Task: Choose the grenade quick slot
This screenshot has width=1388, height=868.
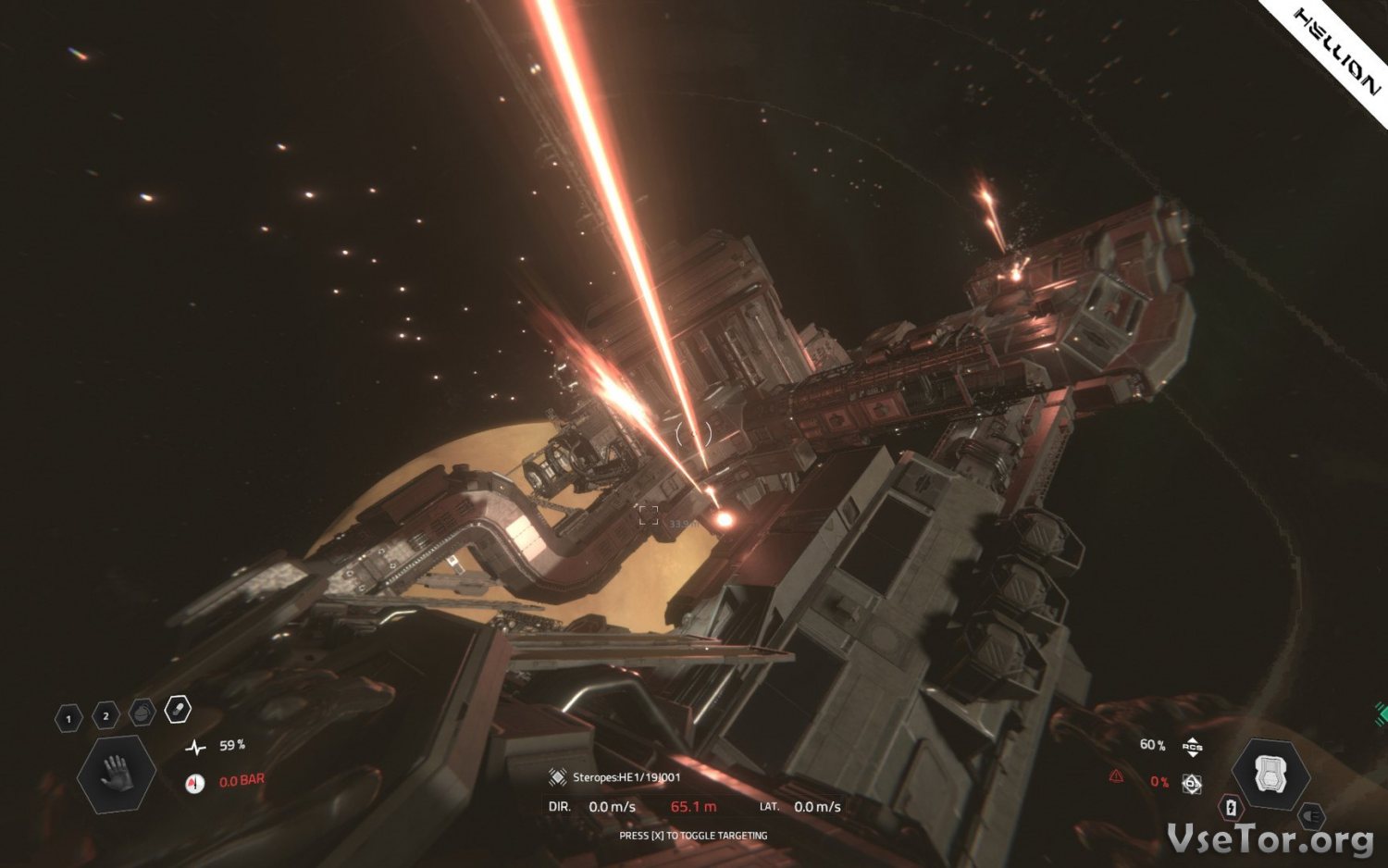Action: pyautogui.click(x=142, y=712)
